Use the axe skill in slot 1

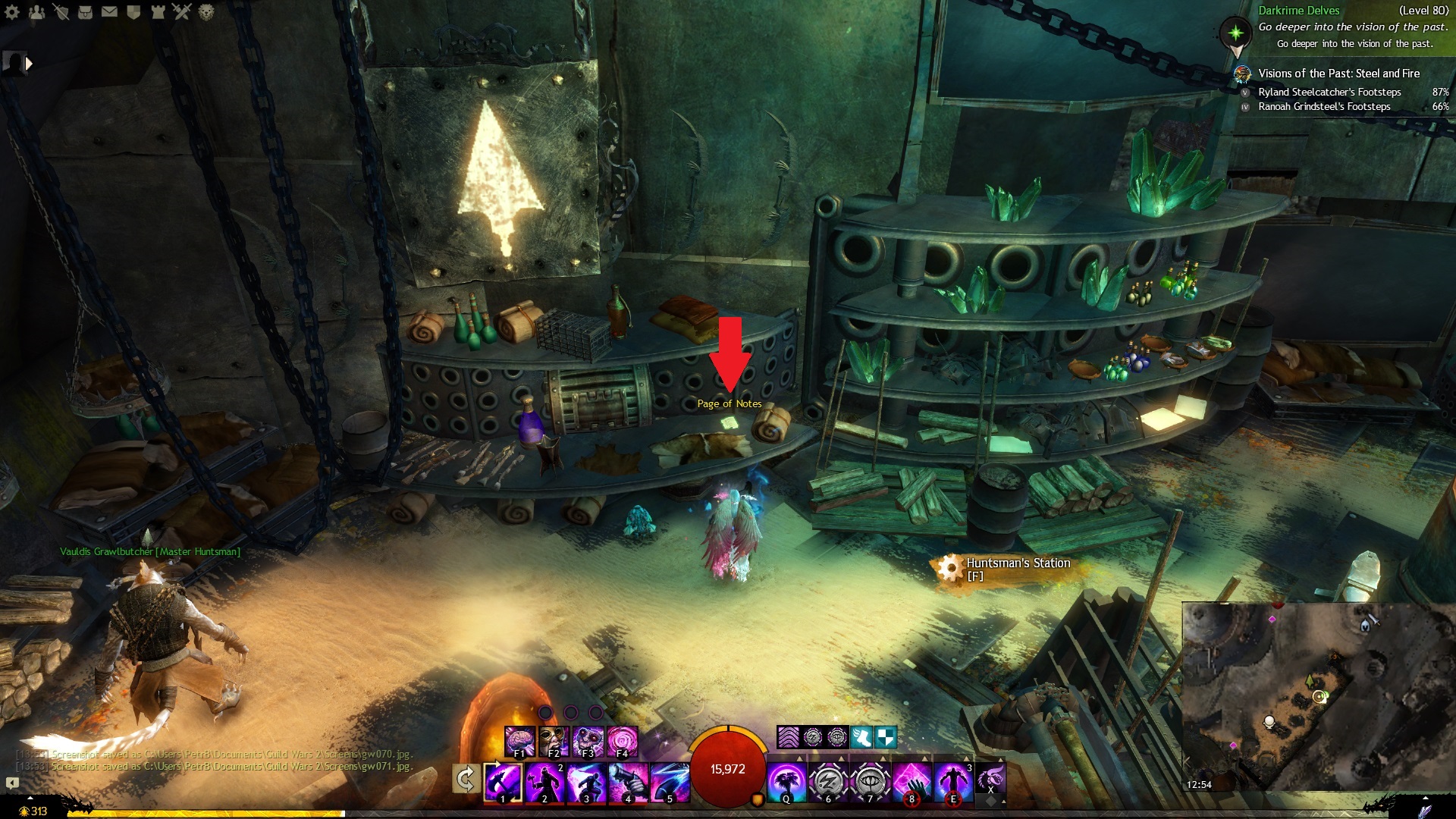coord(503,782)
